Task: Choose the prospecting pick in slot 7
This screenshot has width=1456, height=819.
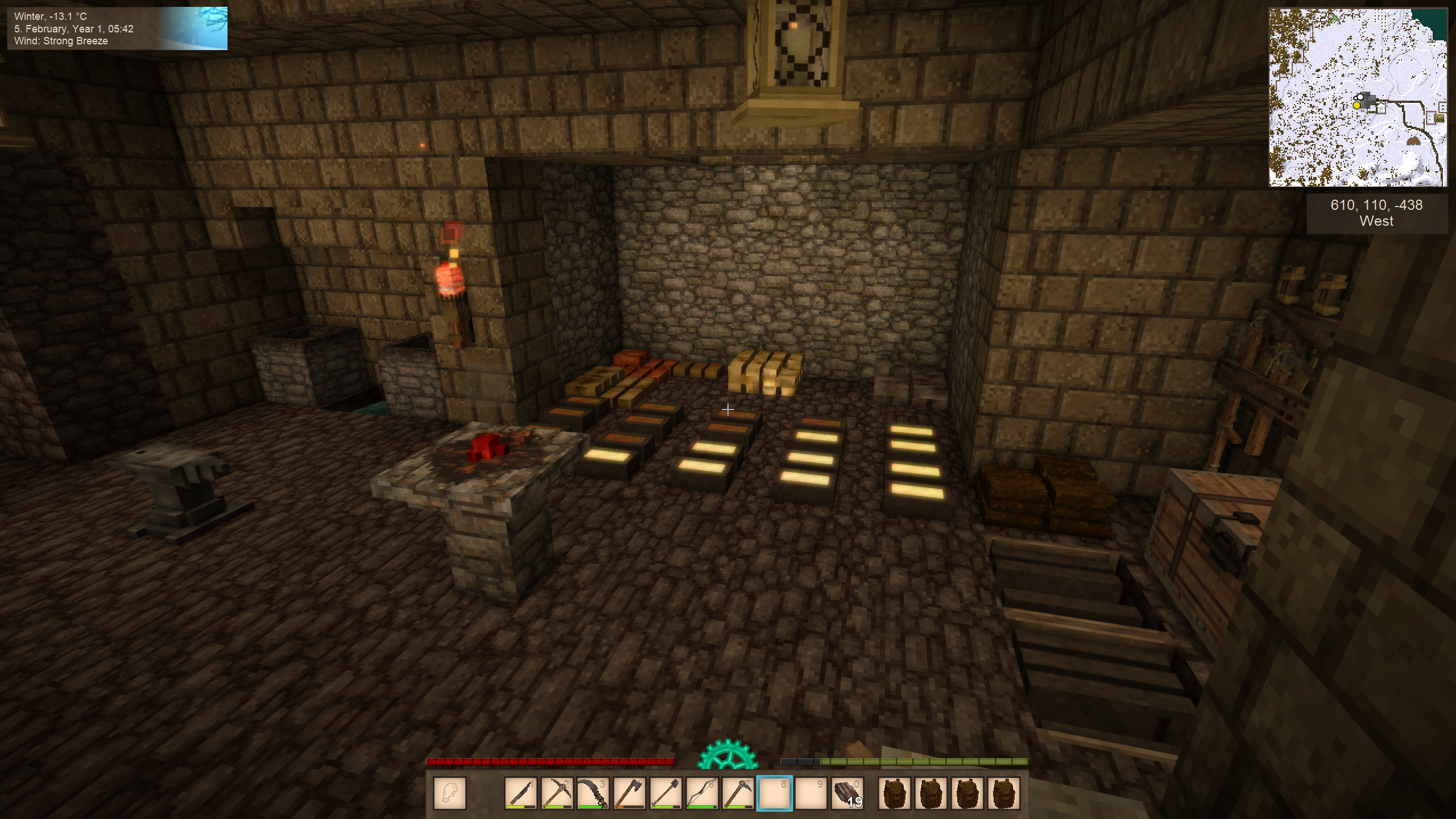Action: 738,793
